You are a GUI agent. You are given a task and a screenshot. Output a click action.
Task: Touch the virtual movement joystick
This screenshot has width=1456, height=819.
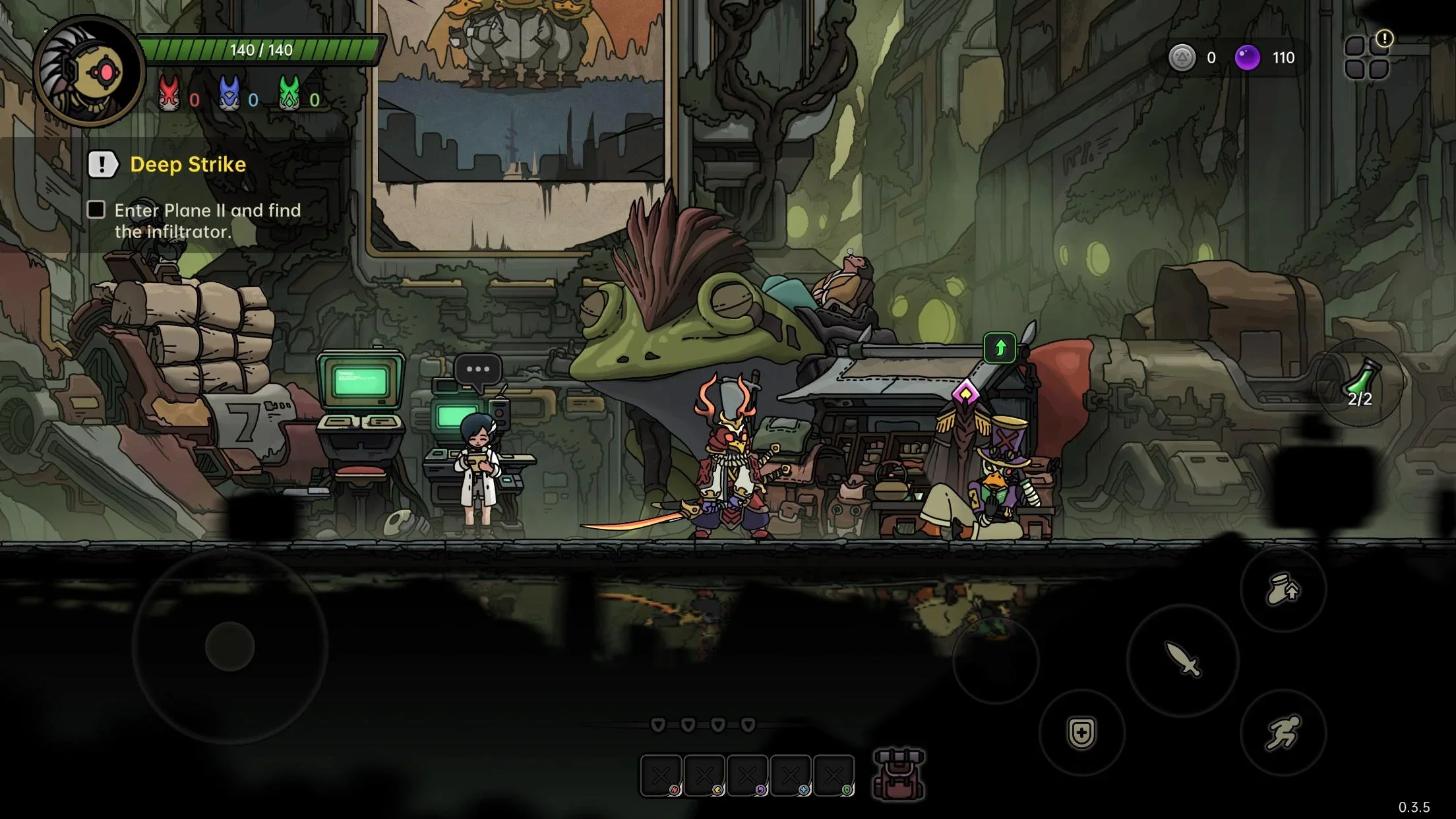pos(230,646)
